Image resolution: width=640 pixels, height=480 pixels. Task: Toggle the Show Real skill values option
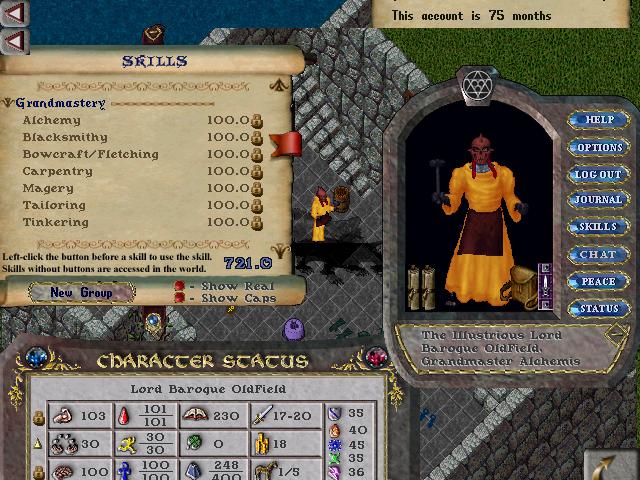point(181,286)
